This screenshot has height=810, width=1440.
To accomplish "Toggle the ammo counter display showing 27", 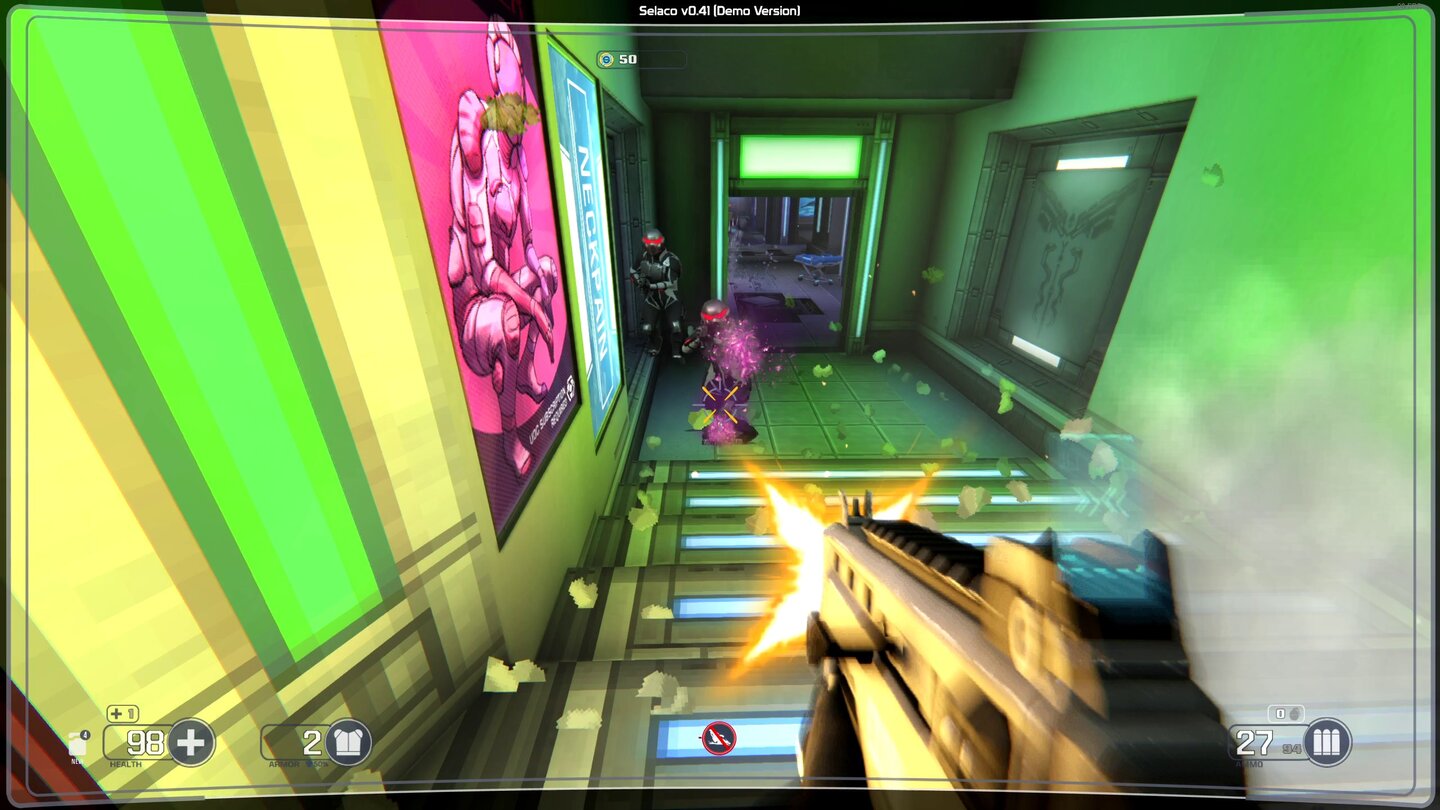I will 1254,743.
